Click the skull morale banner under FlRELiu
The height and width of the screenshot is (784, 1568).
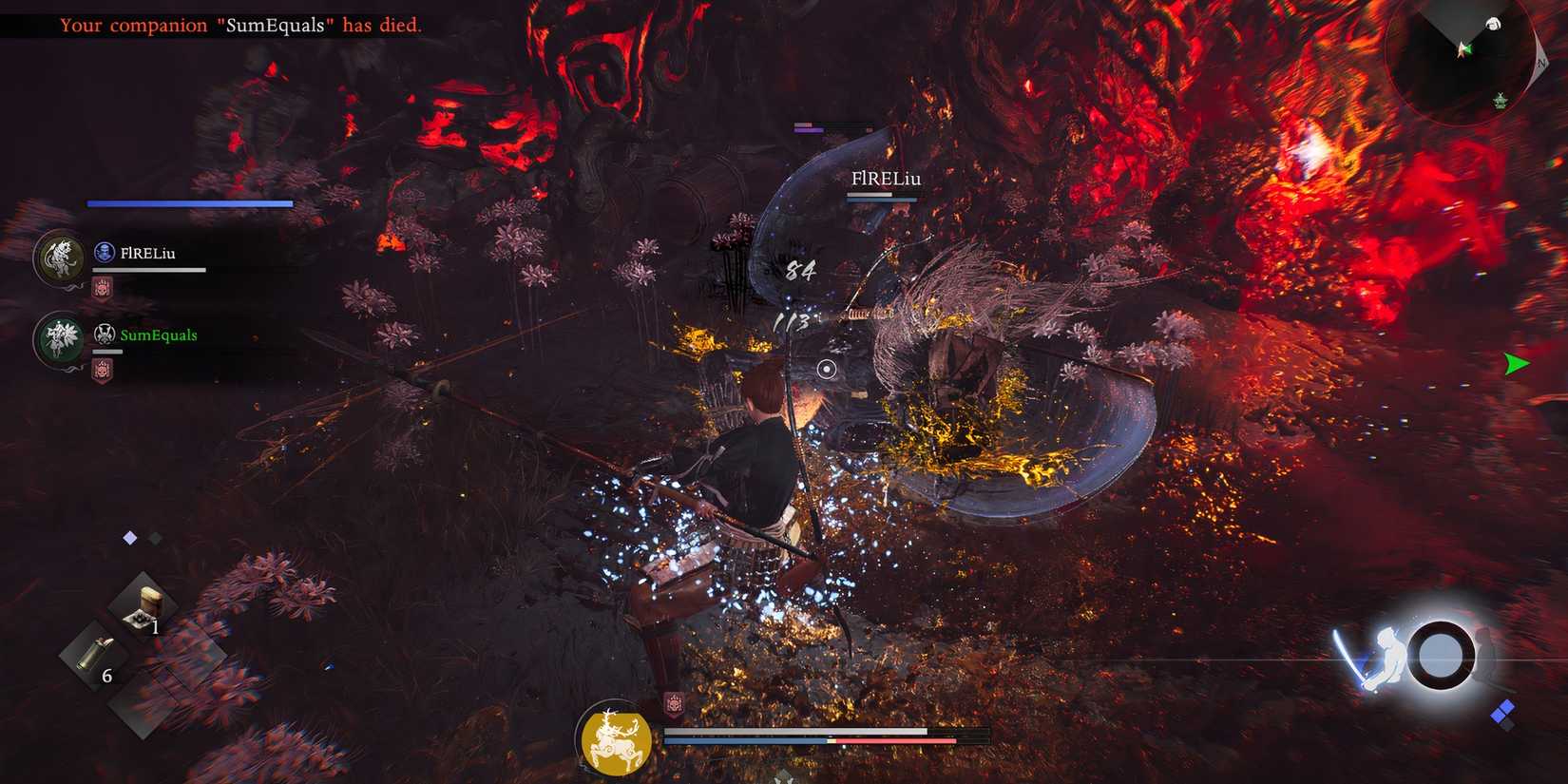(105, 287)
